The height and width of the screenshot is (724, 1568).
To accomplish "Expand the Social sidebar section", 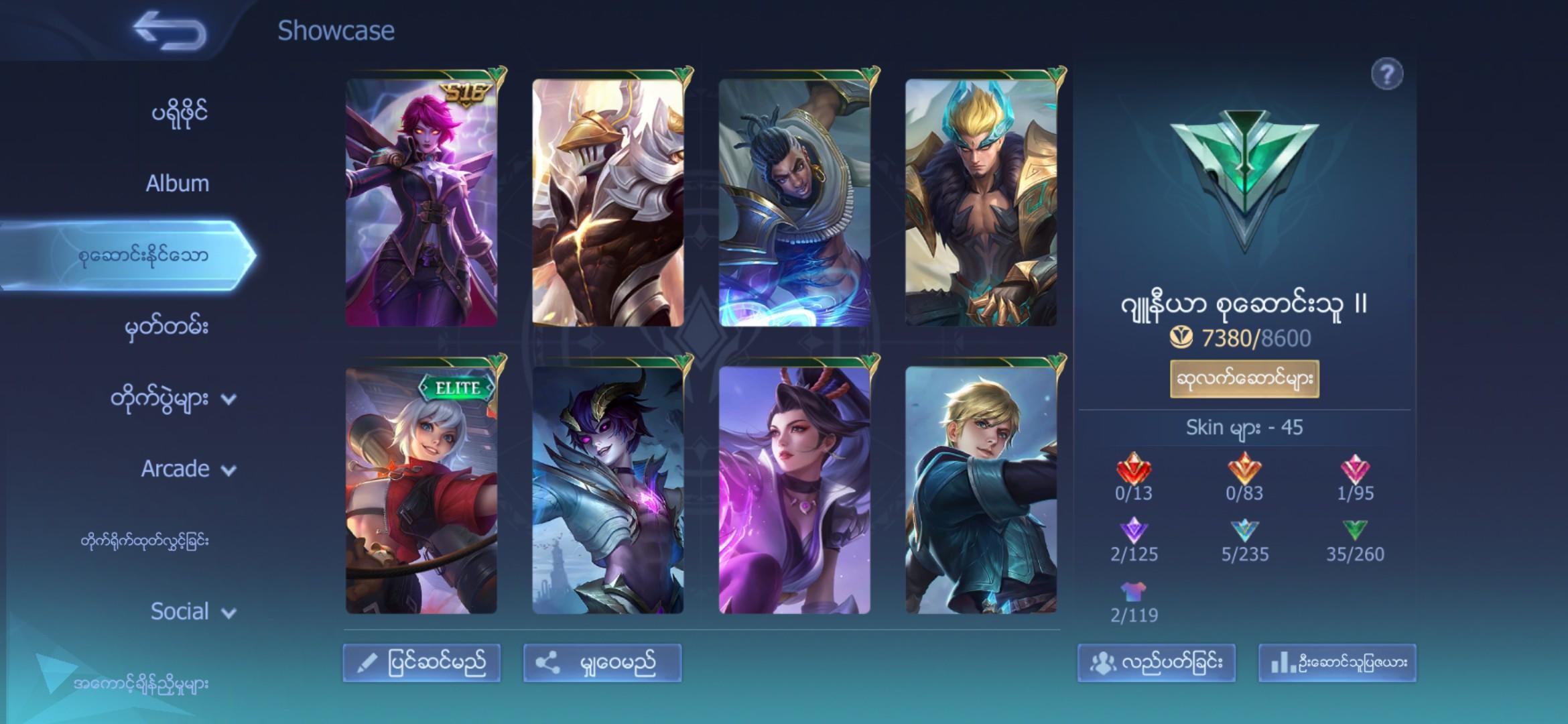I will (191, 611).
